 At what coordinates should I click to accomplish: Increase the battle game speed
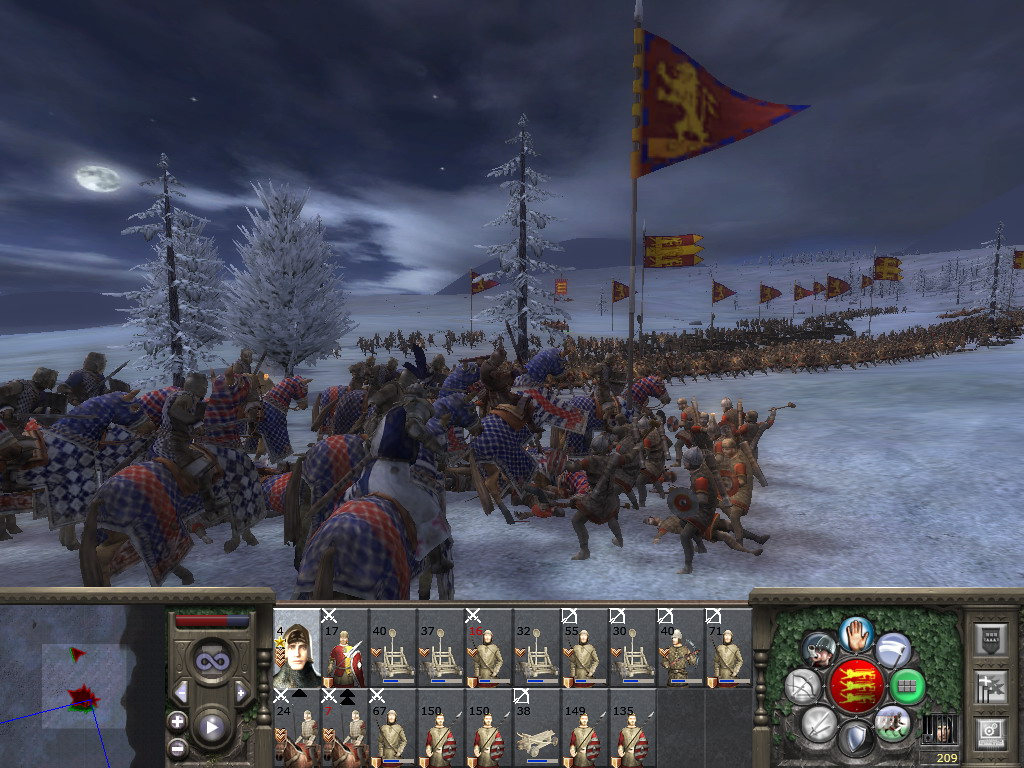coord(241,692)
